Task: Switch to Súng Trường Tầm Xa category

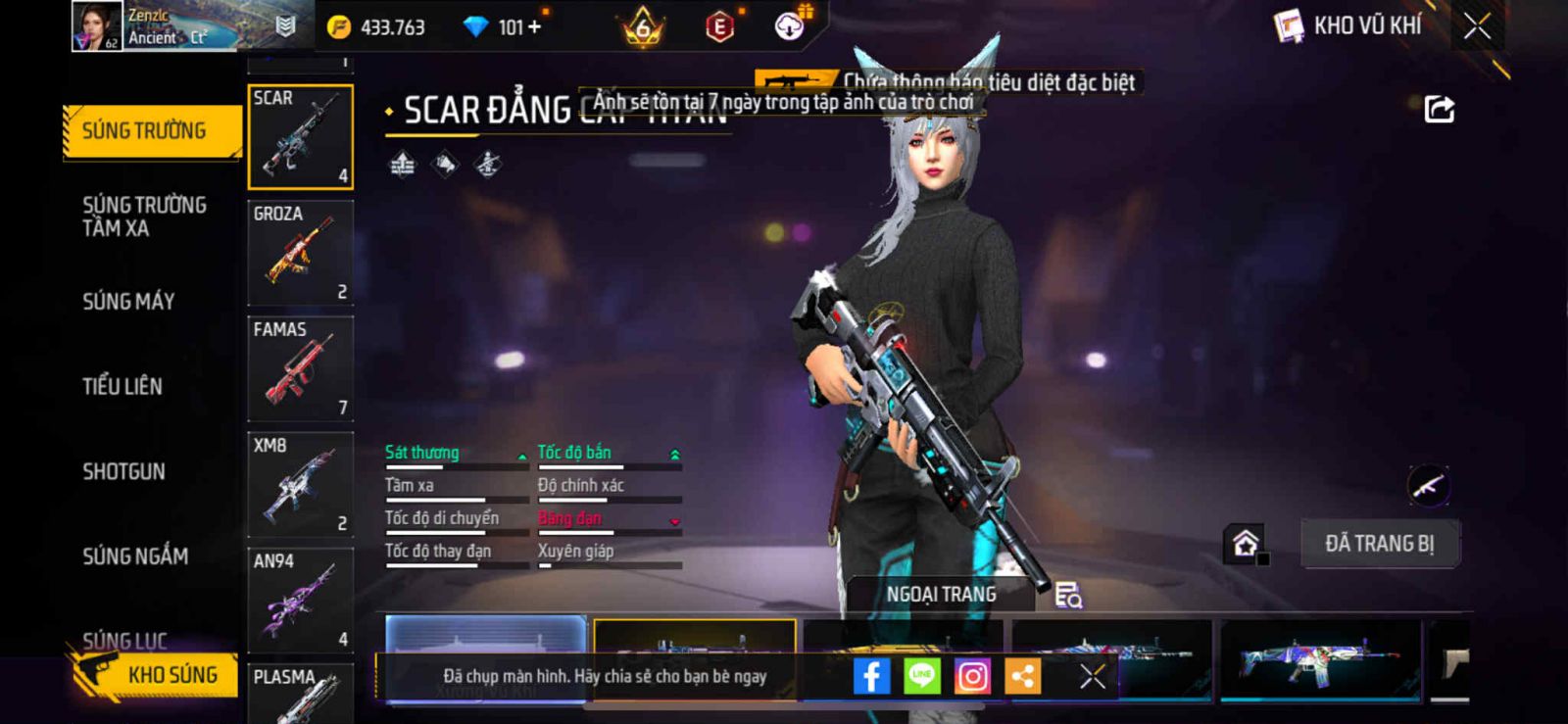Action: coord(144,217)
